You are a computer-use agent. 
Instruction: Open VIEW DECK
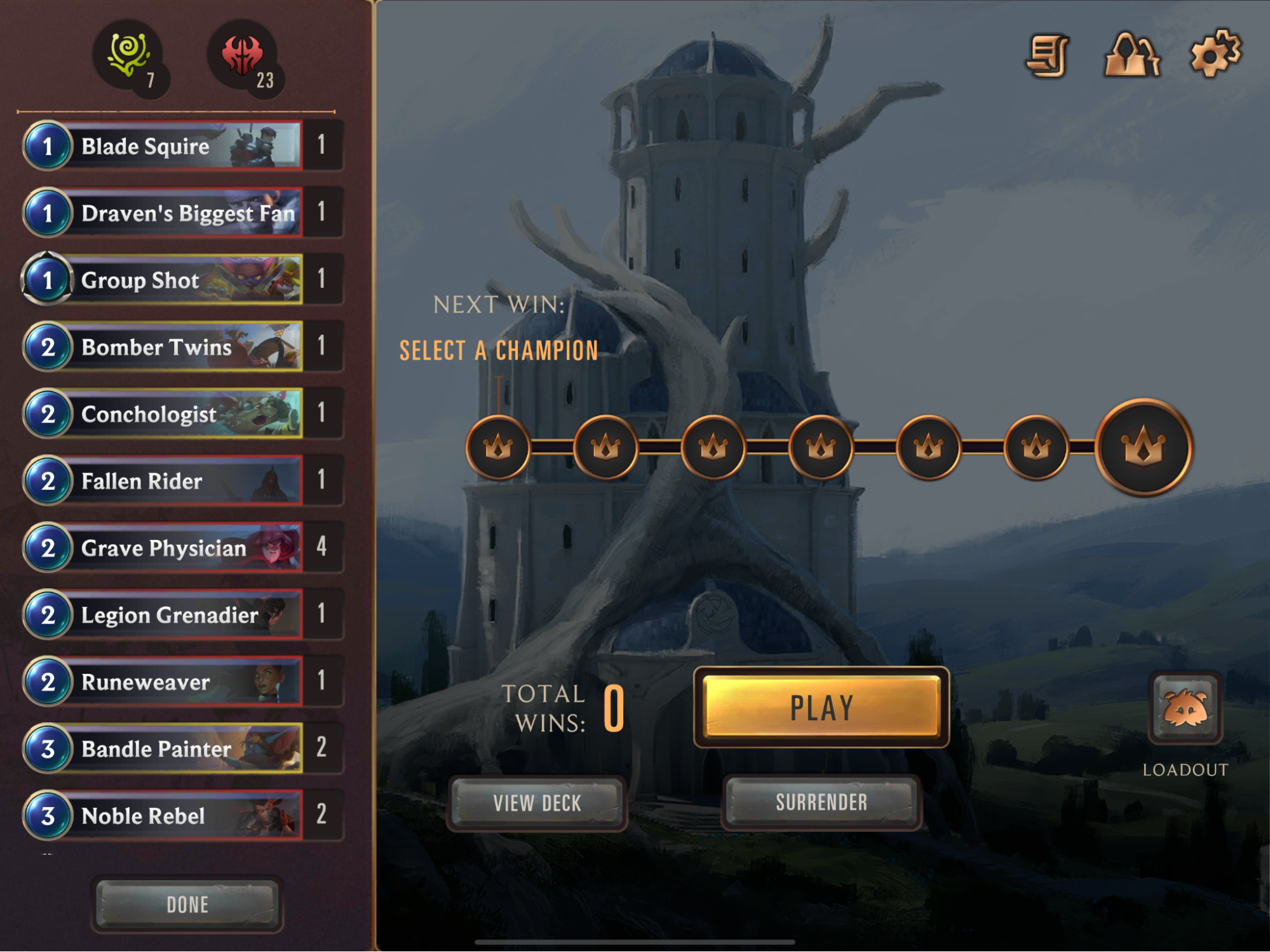point(537,802)
